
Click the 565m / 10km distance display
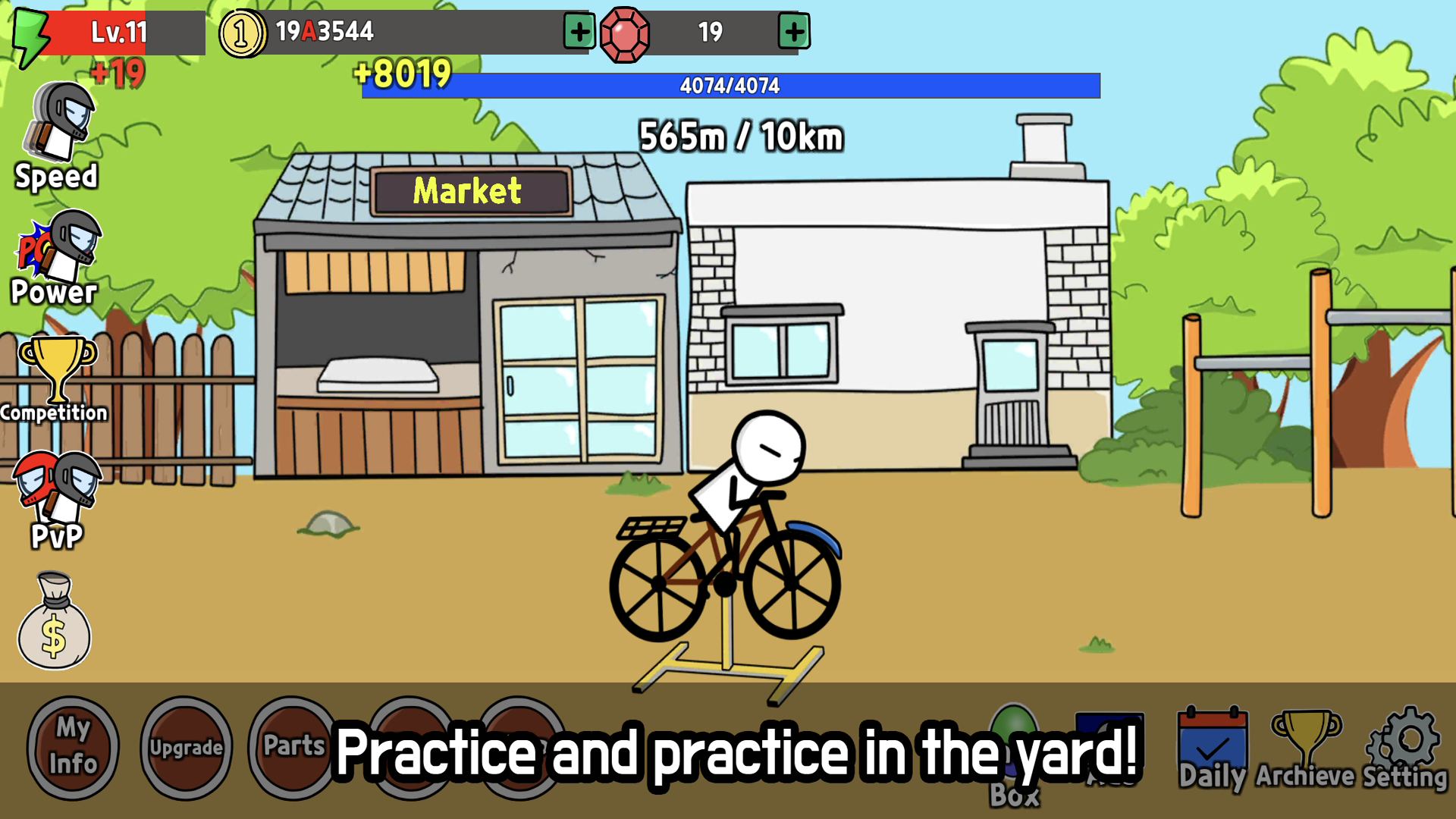[739, 135]
